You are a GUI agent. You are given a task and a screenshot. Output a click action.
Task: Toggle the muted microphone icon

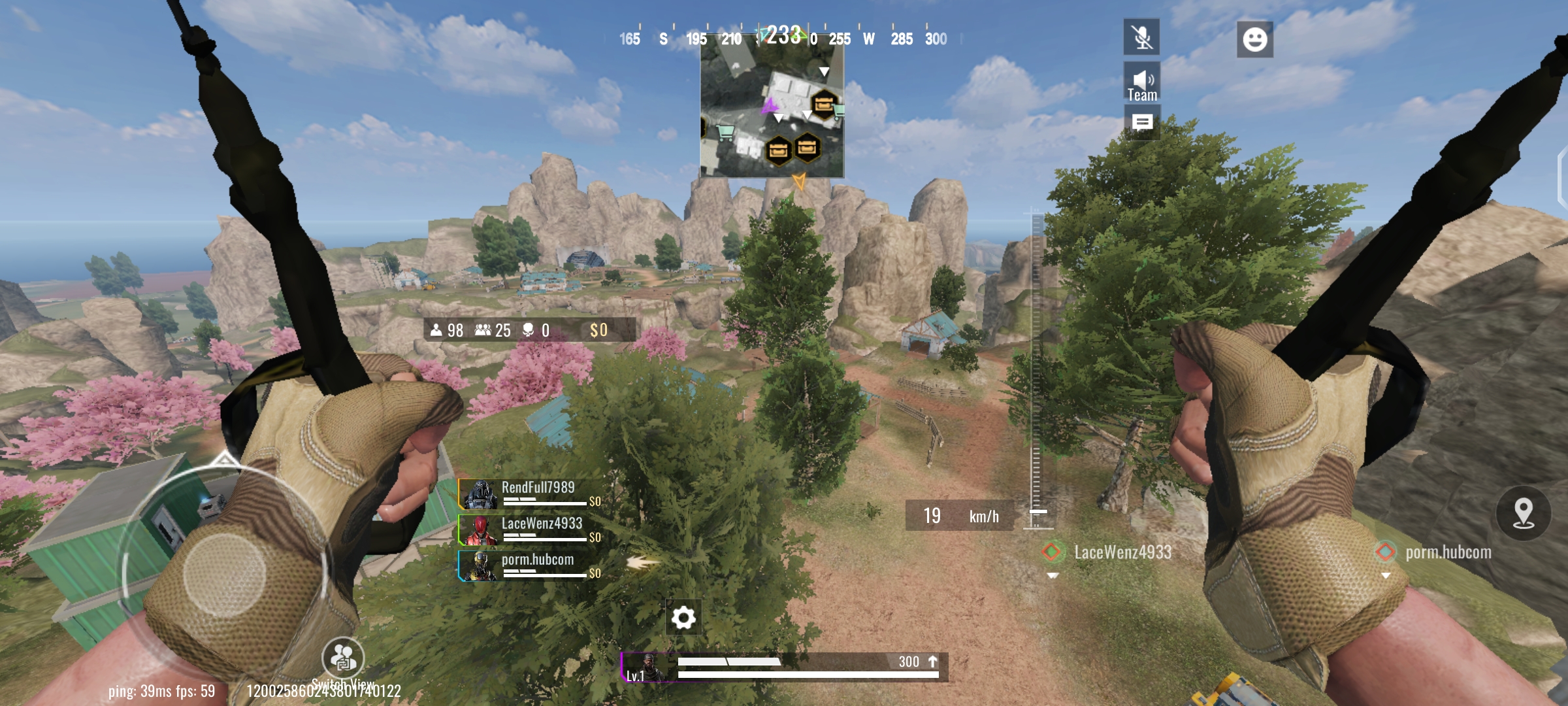click(x=1141, y=37)
